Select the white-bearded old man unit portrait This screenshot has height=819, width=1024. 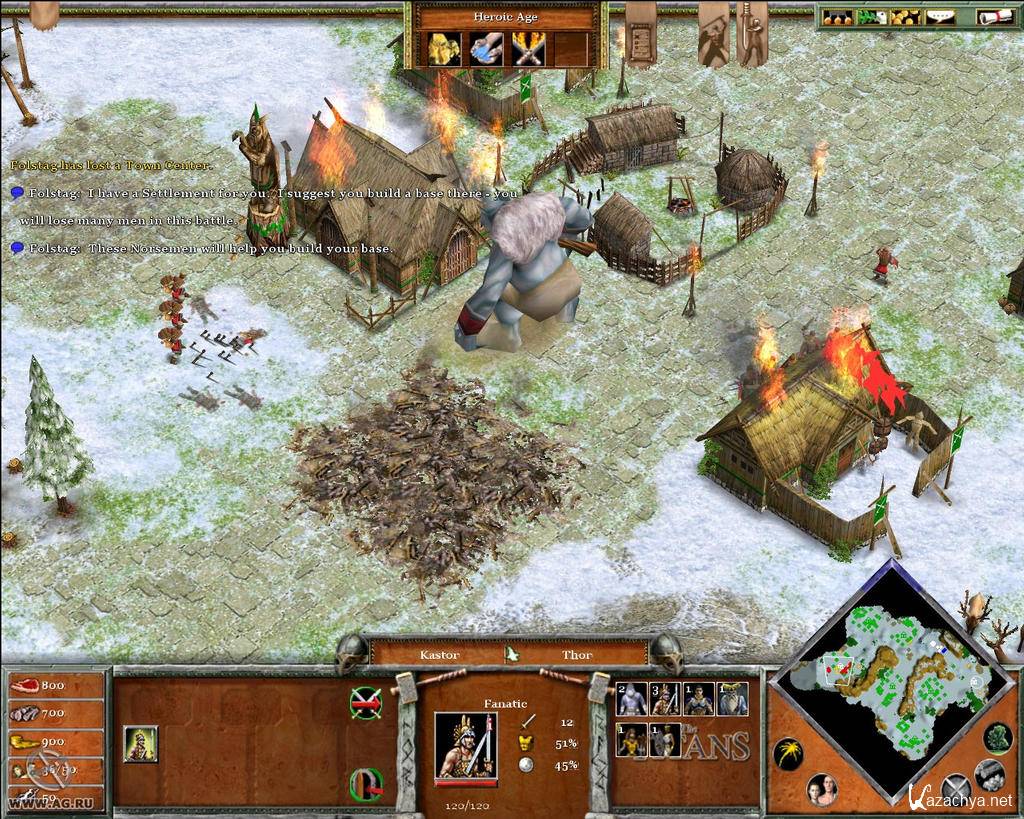pyautogui.click(x=733, y=699)
